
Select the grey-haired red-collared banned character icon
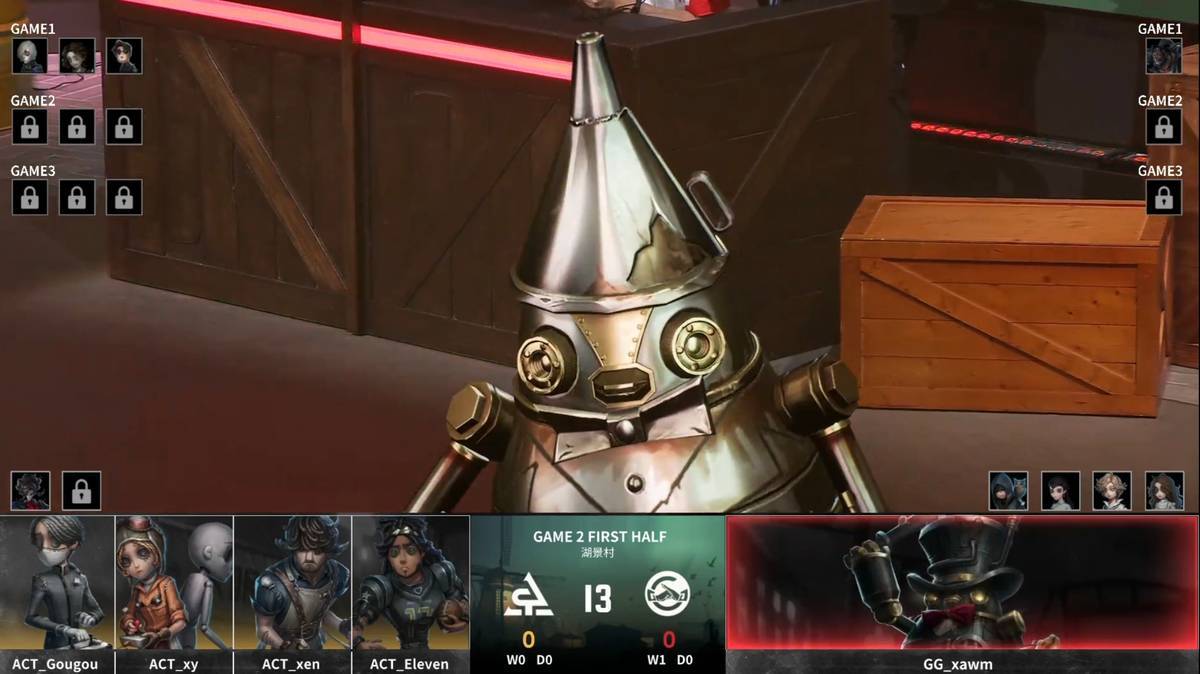pos(30,491)
